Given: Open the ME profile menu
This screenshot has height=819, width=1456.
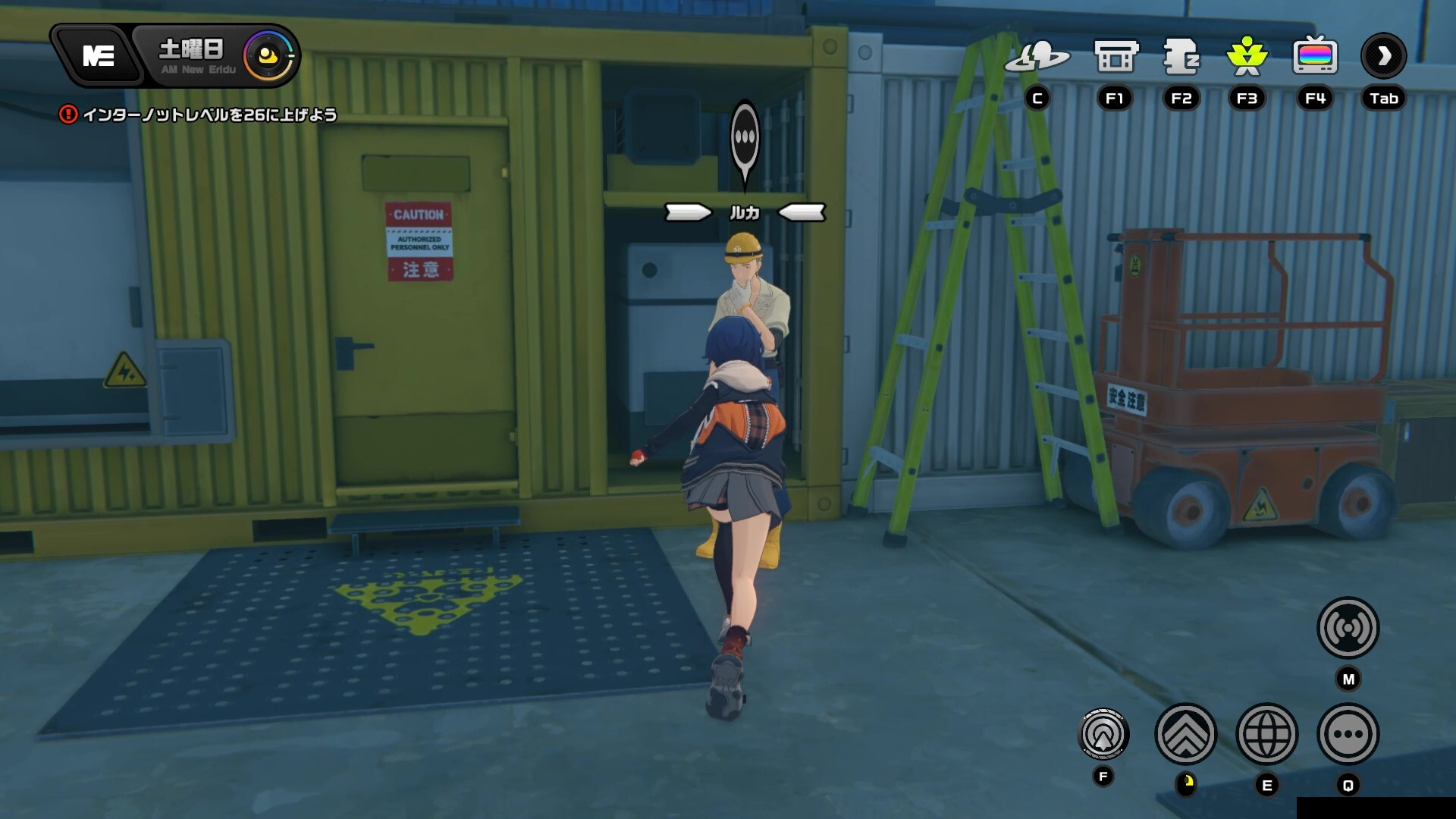Looking at the screenshot, I should tap(98, 56).
